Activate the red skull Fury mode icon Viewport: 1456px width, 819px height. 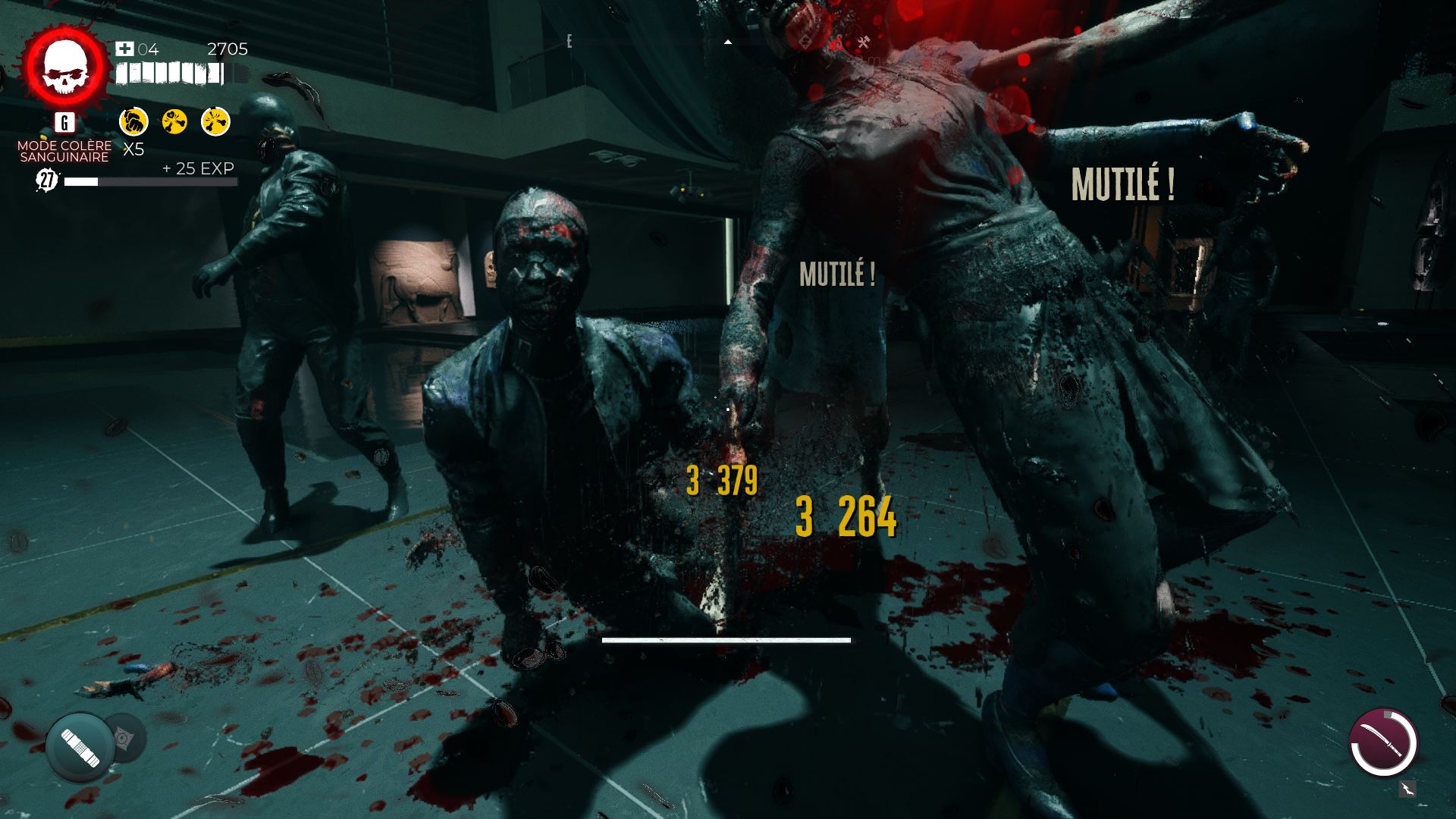click(64, 67)
